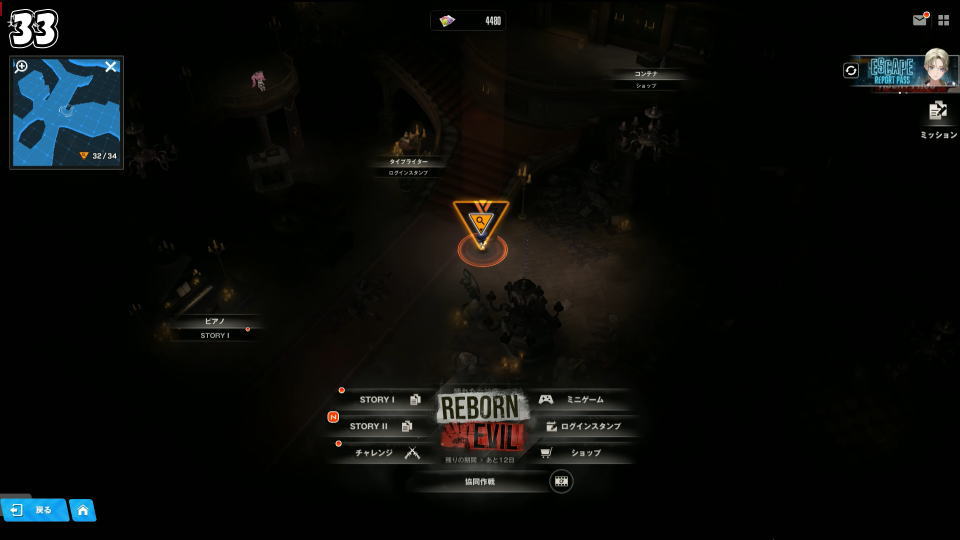Select the タイプライター login stamp map label
Screen dimensions: 960x540
pyautogui.click(x=408, y=167)
